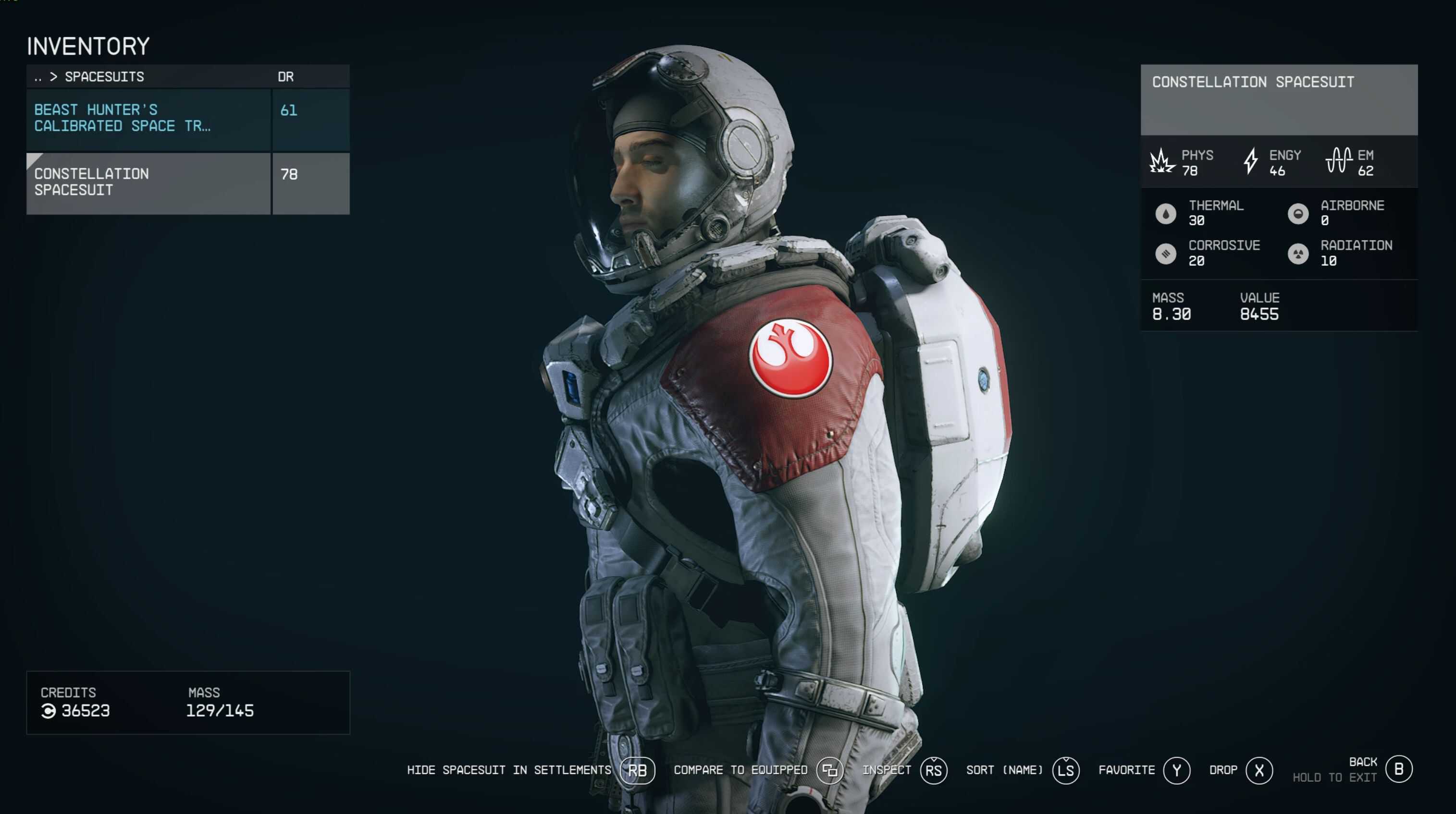This screenshot has height=814, width=1456.
Task: Select Beast Hunter's Calibrated Space spacesuit row
Action: [x=148, y=118]
